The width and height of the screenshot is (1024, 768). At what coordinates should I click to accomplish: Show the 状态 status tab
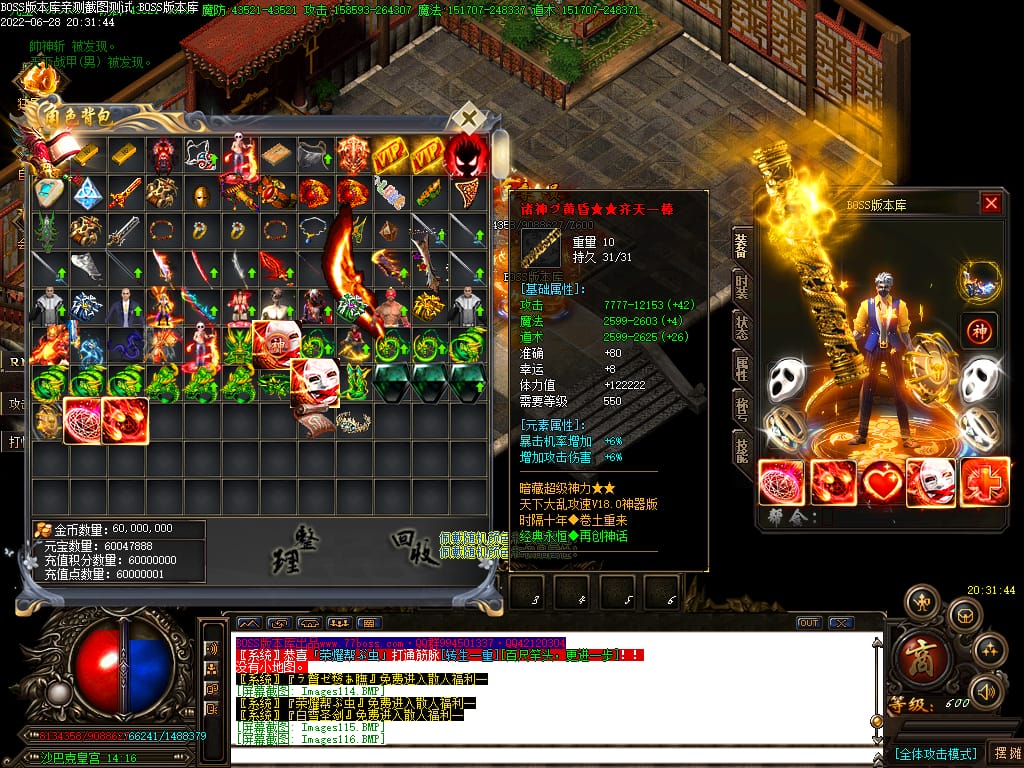click(x=741, y=328)
